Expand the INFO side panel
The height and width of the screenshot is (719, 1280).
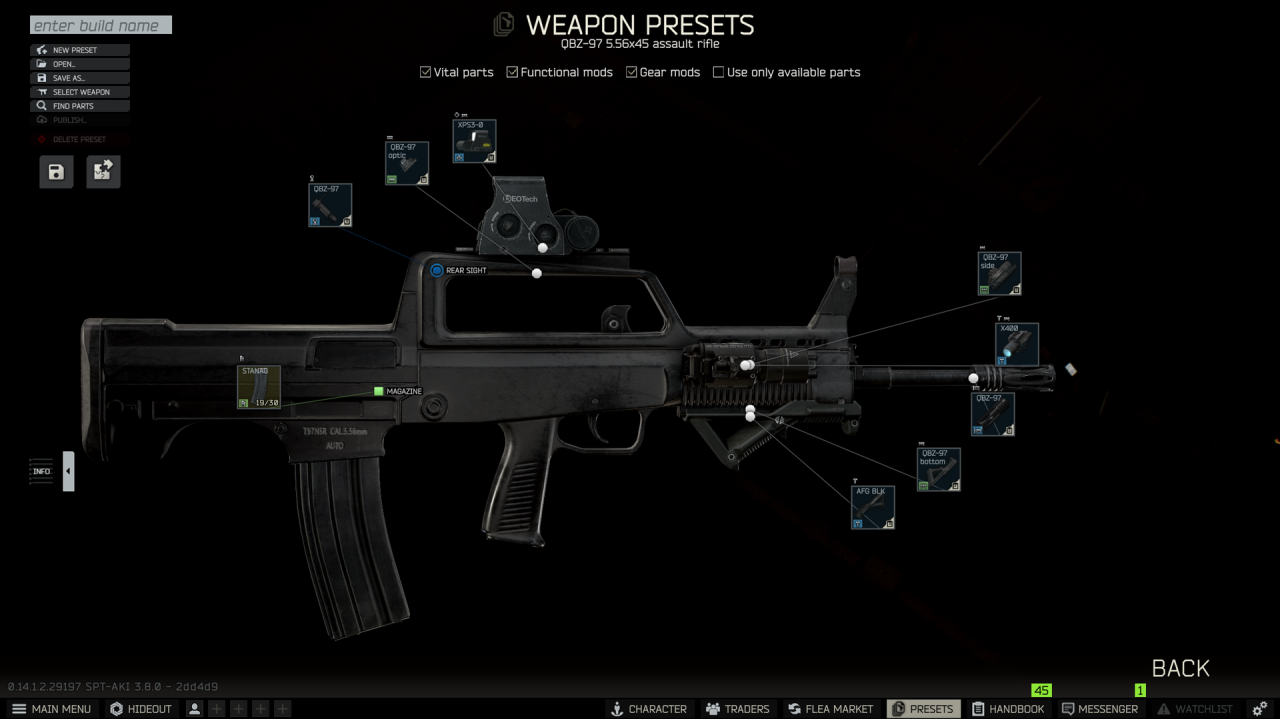coord(68,471)
